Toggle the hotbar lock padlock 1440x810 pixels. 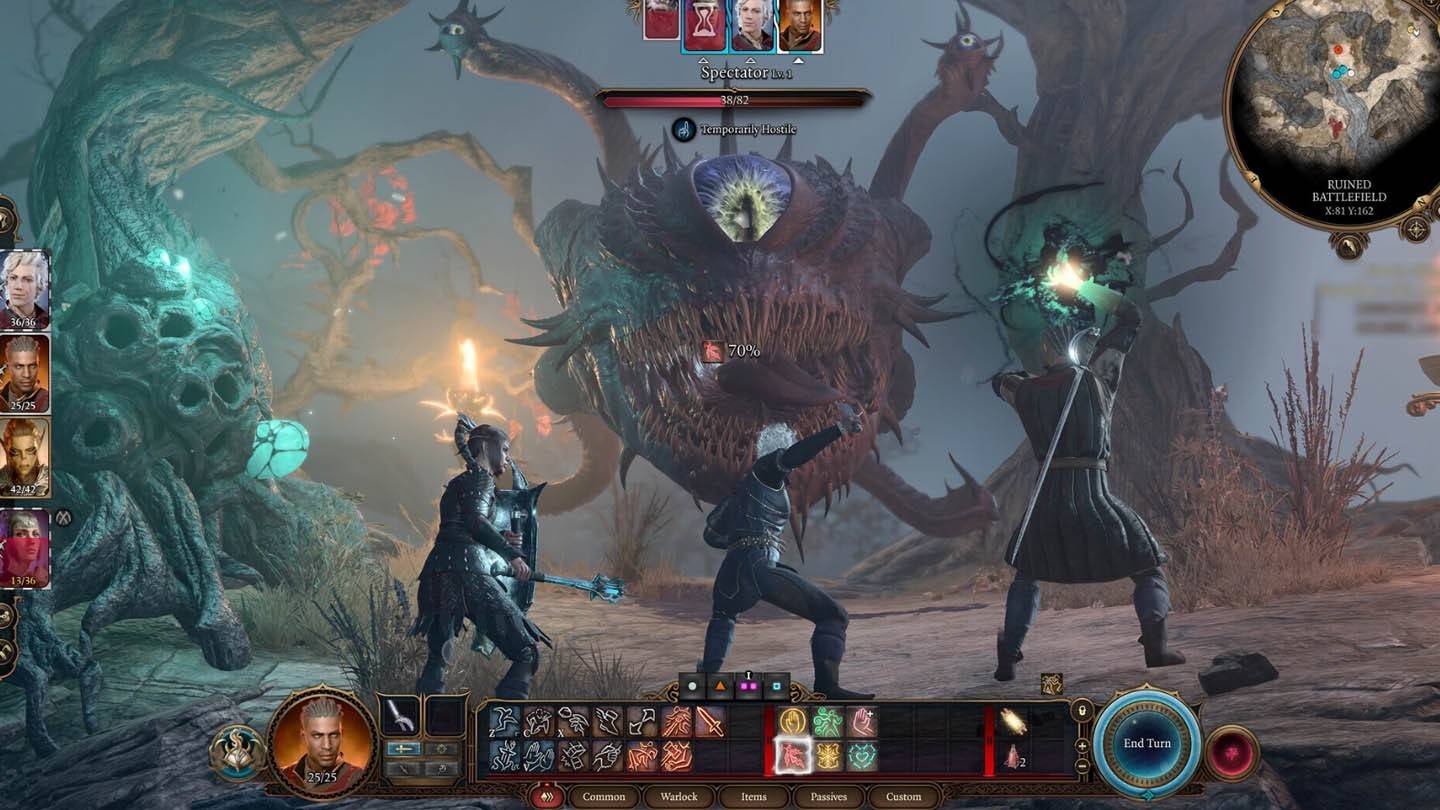[1082, 711]
